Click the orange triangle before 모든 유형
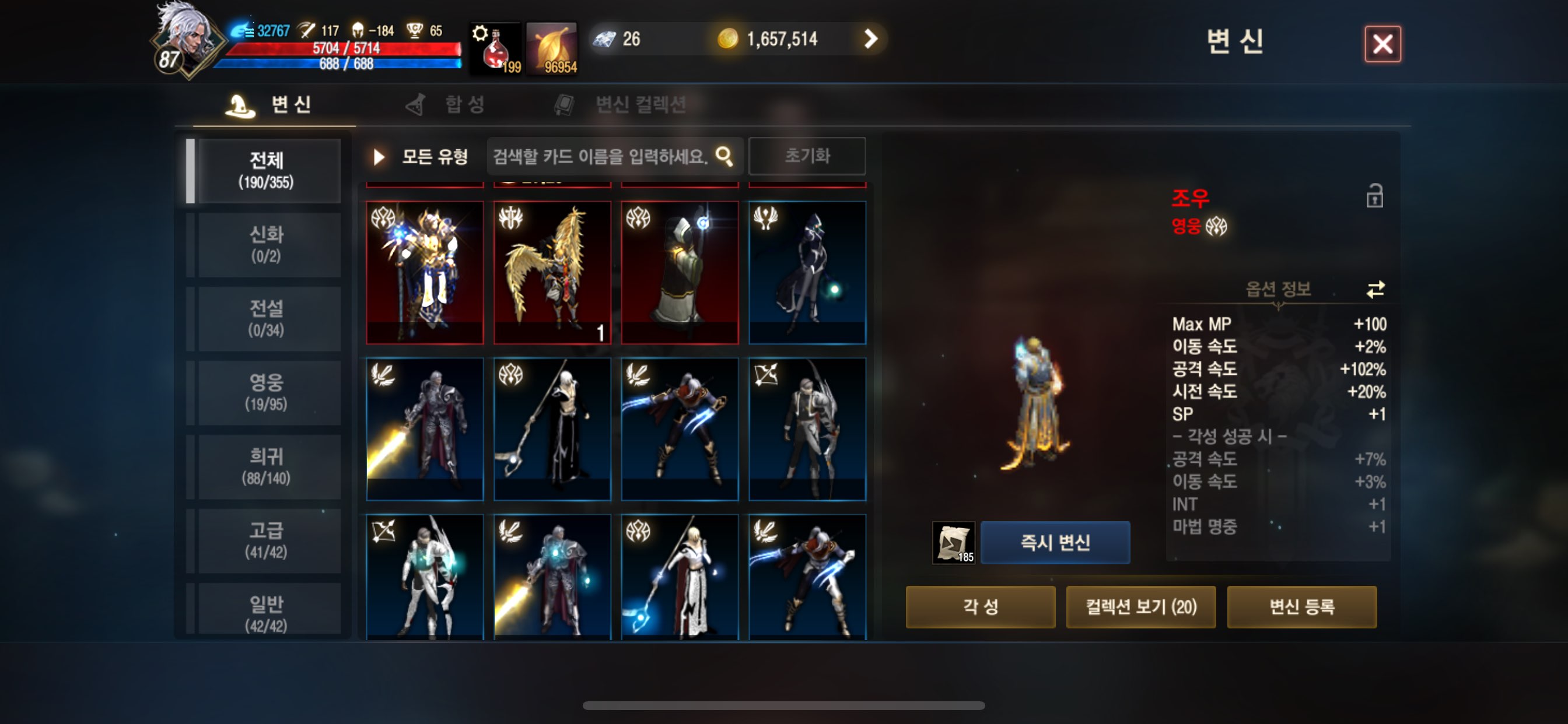Screen dimensions: 1568x724 point(378,156)
